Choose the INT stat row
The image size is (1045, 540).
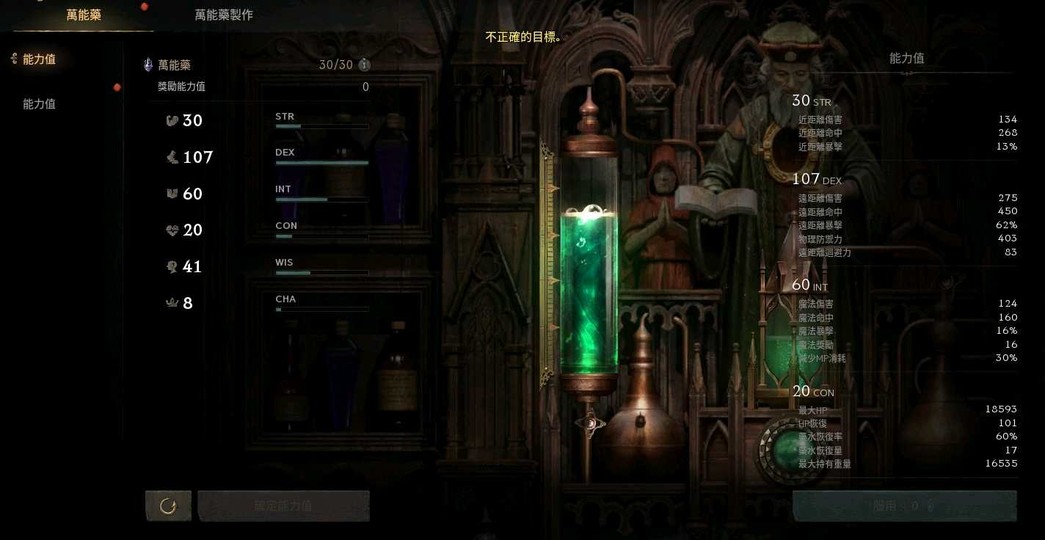pos(270,194)
